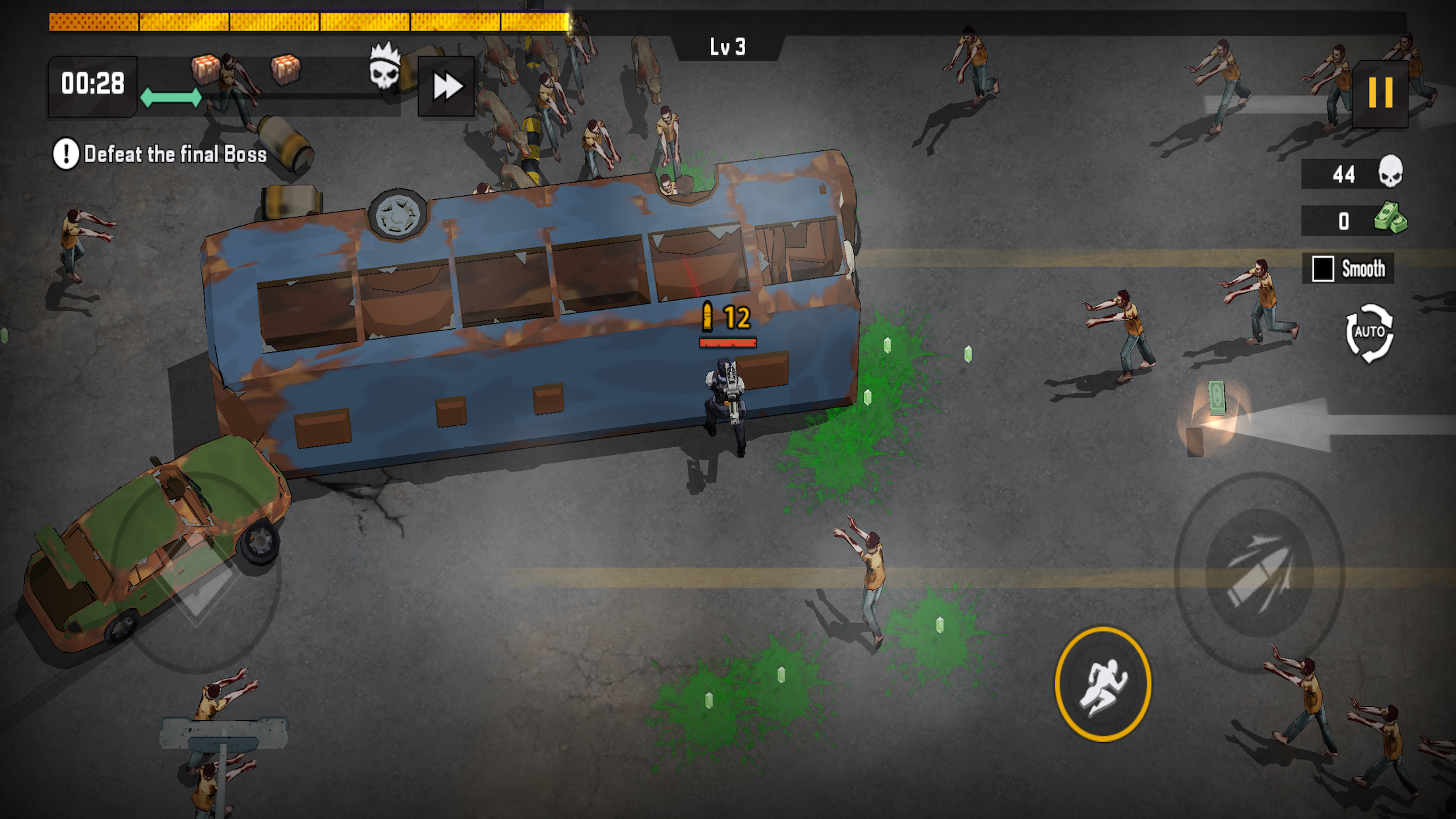Toggle the Smooth checkbox
The width and height of the screenshot is (1456, 819).
click(1323, 269)
